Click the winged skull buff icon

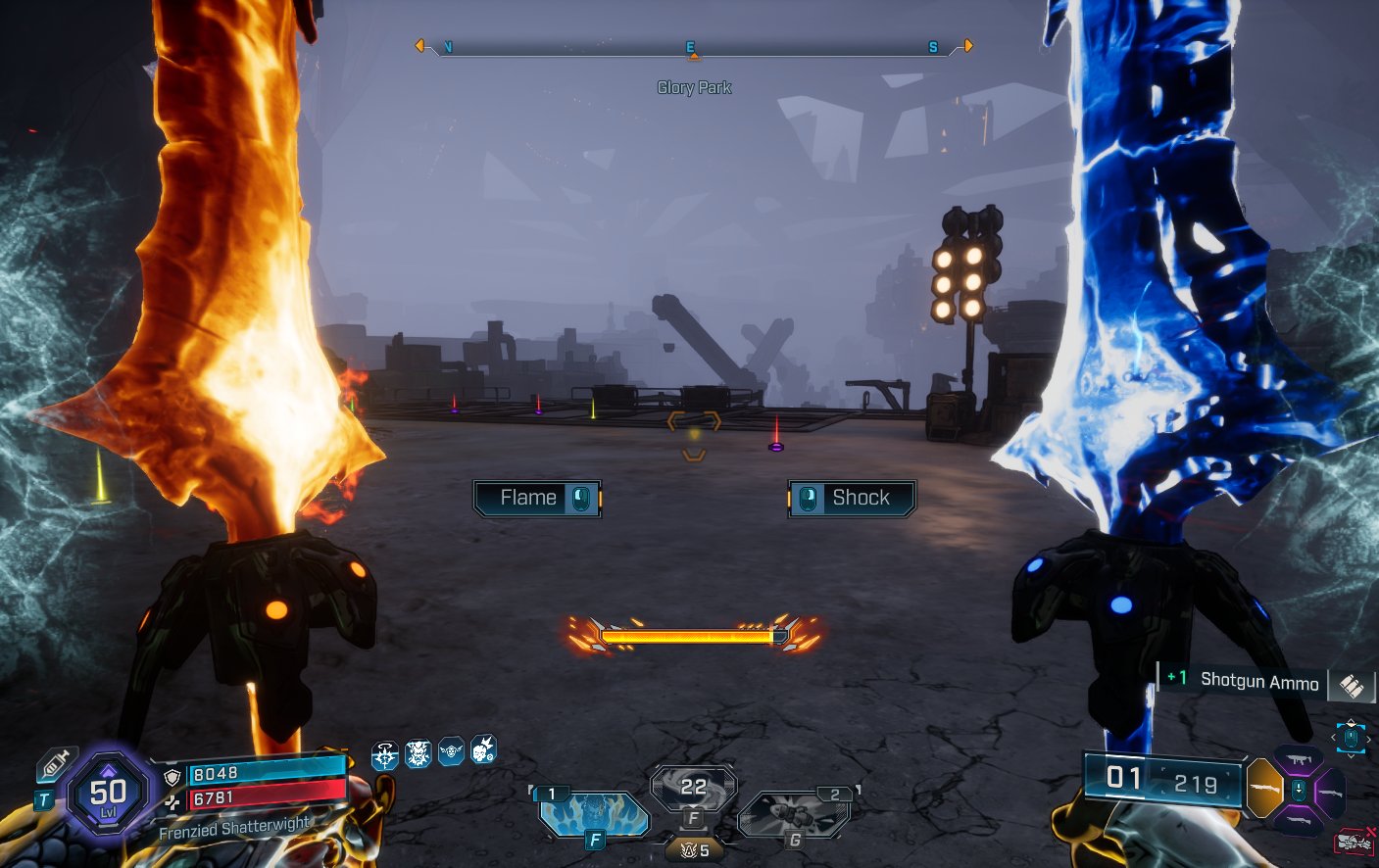tap(451, 751)
